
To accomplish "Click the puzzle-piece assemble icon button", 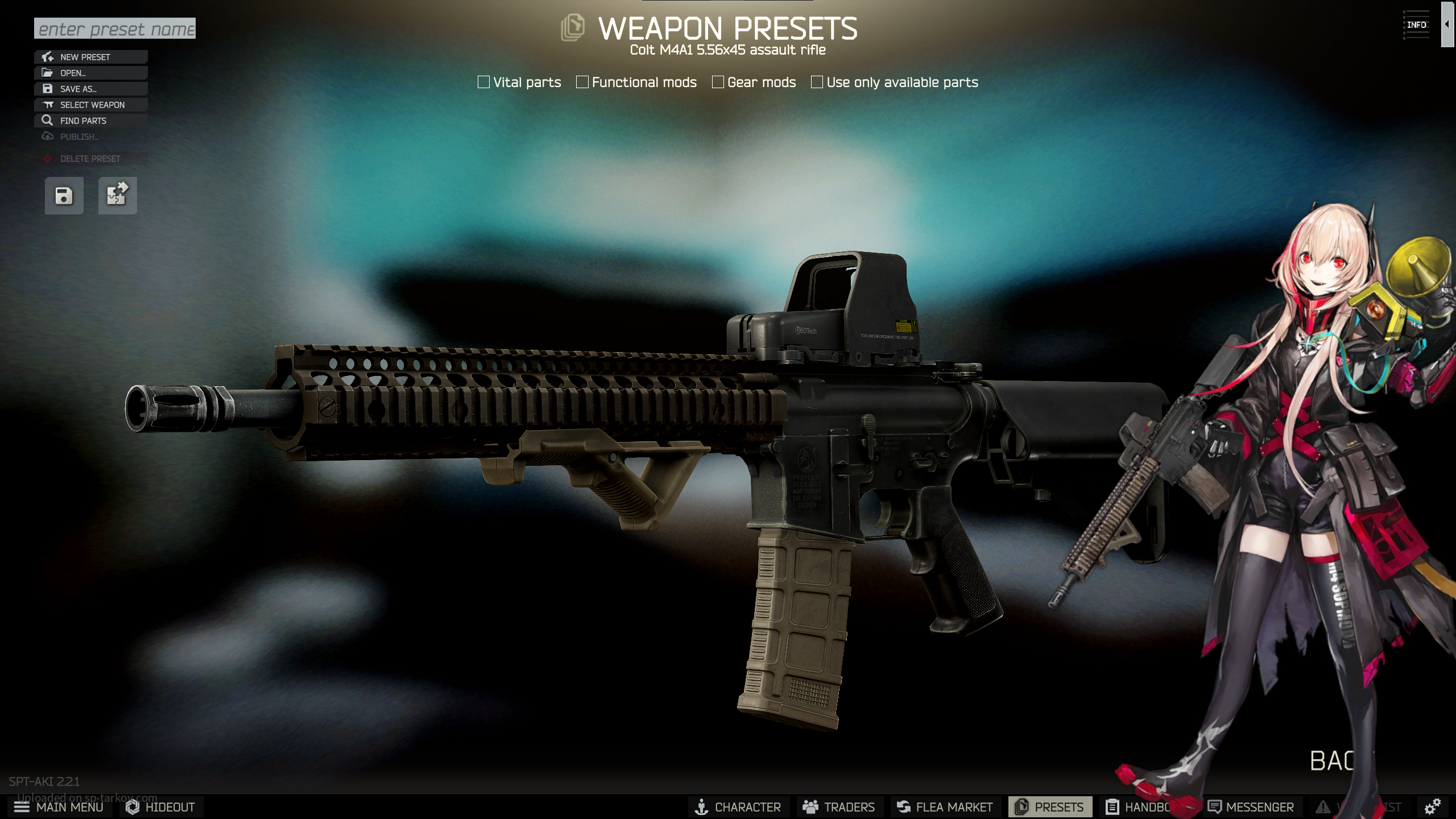I will 117,196.
